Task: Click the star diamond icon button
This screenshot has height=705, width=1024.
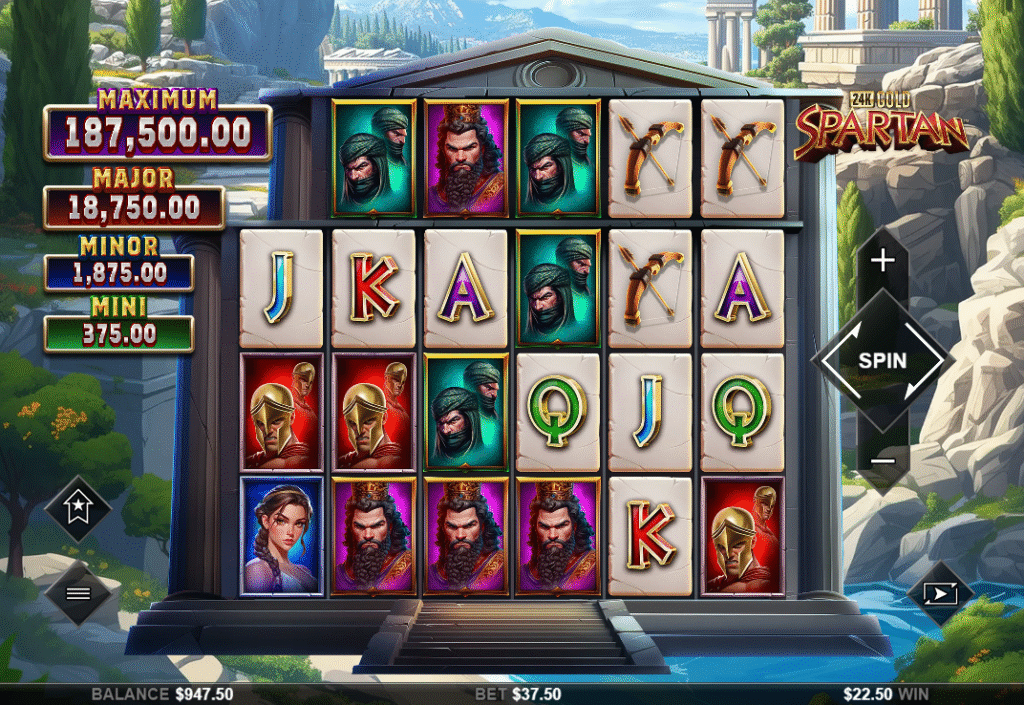Action: [78, 509]
